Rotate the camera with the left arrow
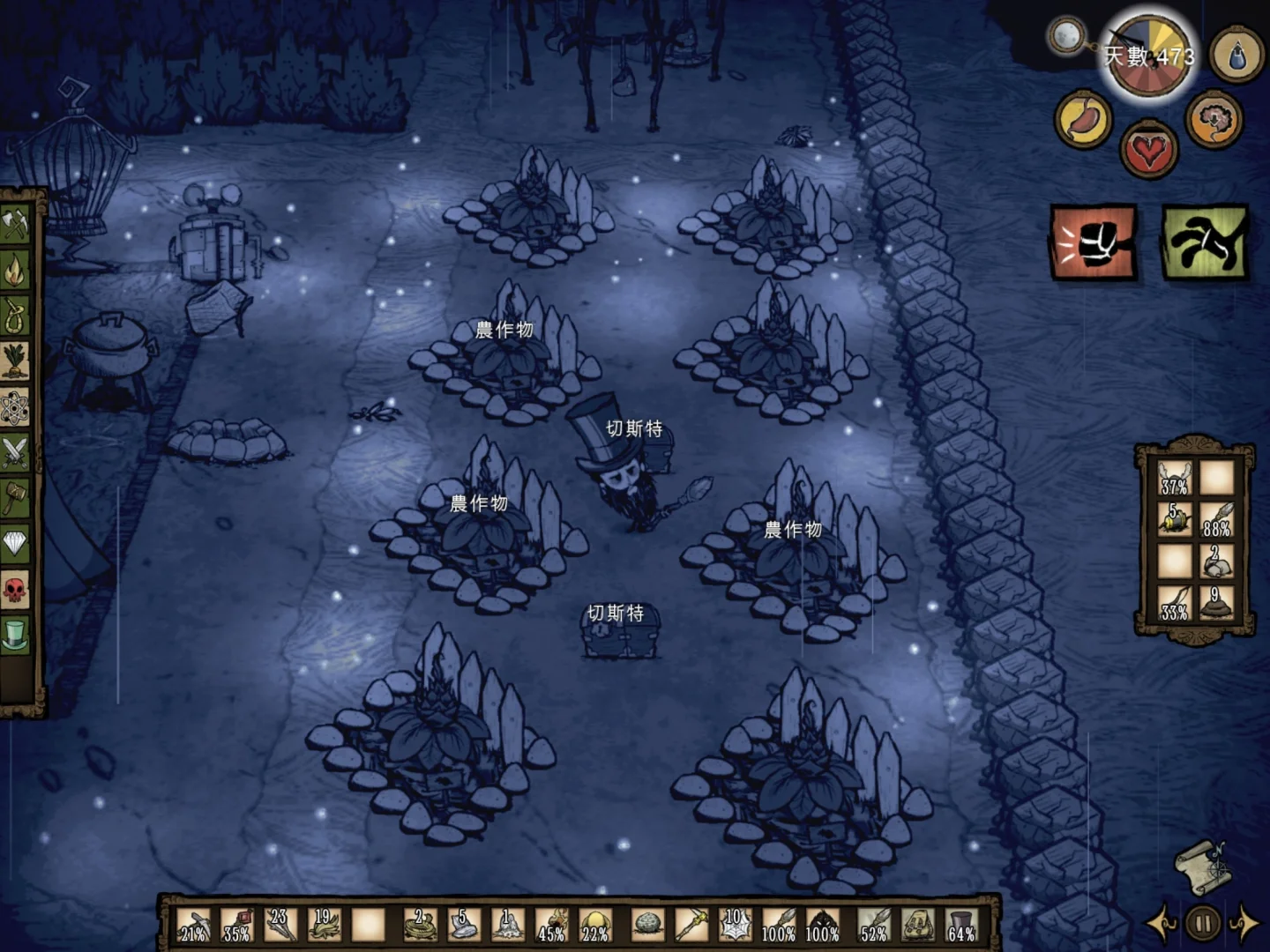 click(x=1162, y=923)
